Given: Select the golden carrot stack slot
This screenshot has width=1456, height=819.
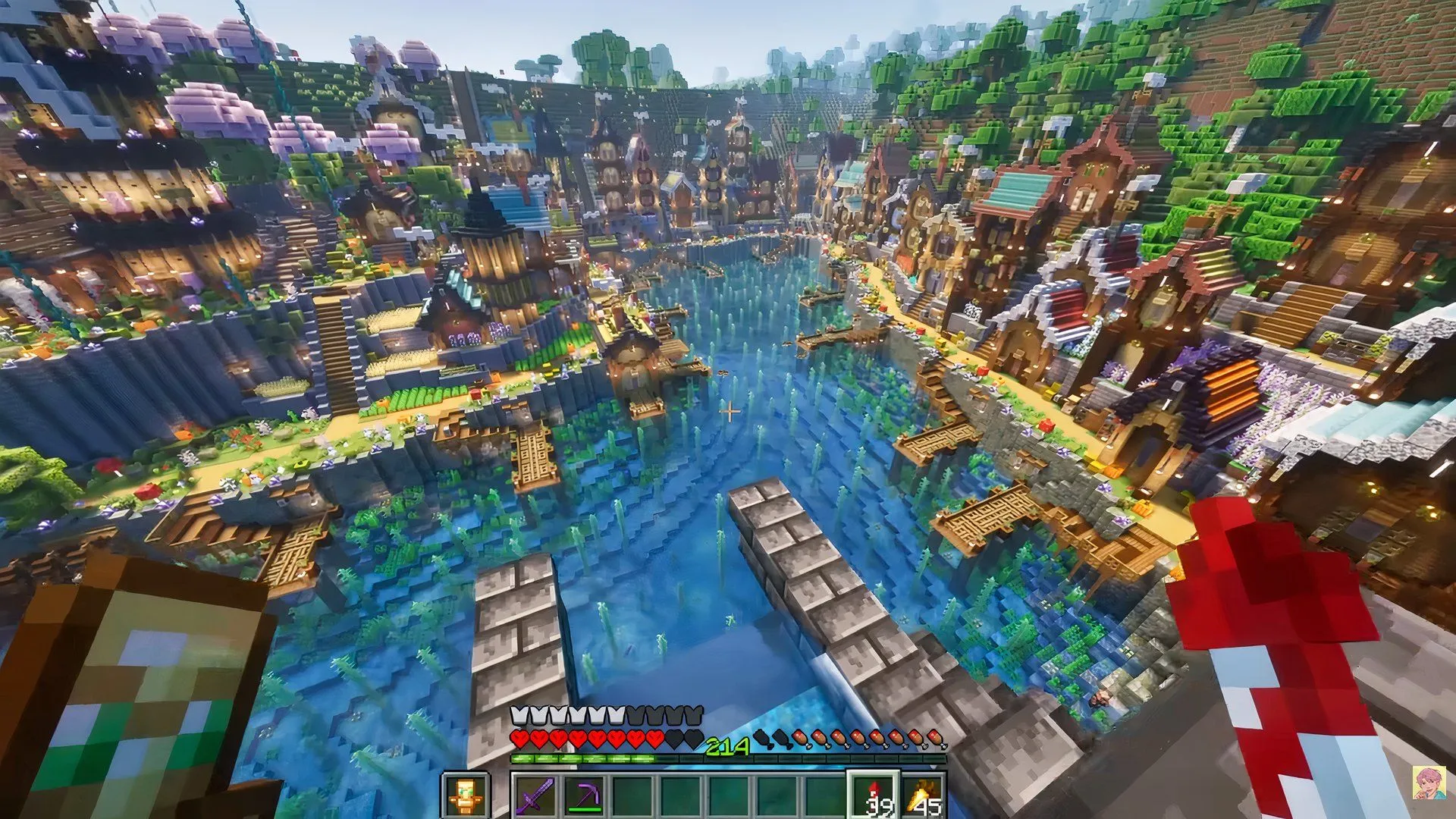Looking at the screenshot, I should 923,796.
